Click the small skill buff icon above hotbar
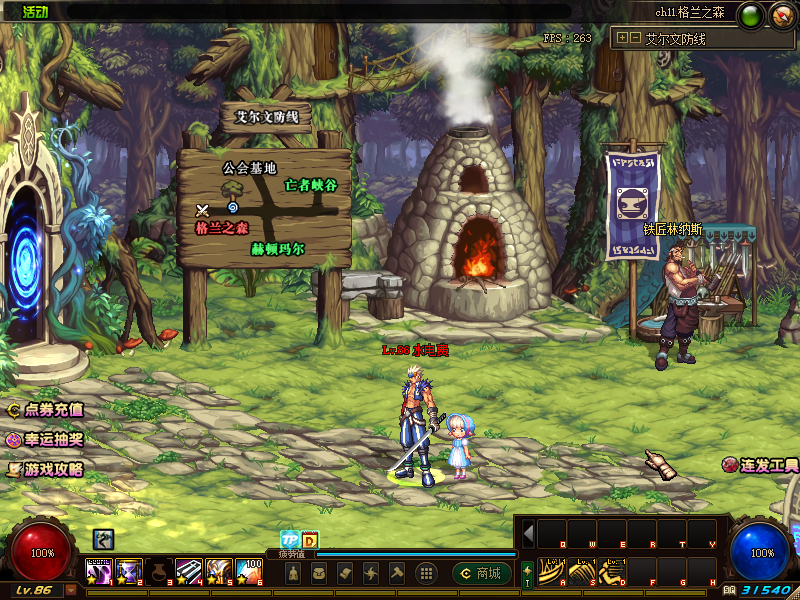The width and height of the screenshot is (800, 600). 103,540
